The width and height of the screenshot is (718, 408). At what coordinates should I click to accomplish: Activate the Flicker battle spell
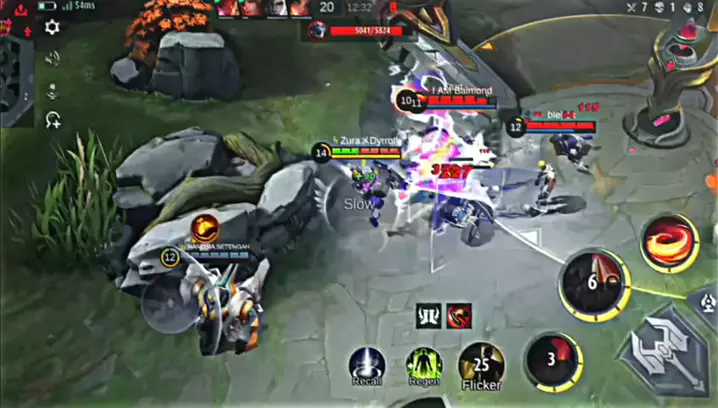point(480,365)
